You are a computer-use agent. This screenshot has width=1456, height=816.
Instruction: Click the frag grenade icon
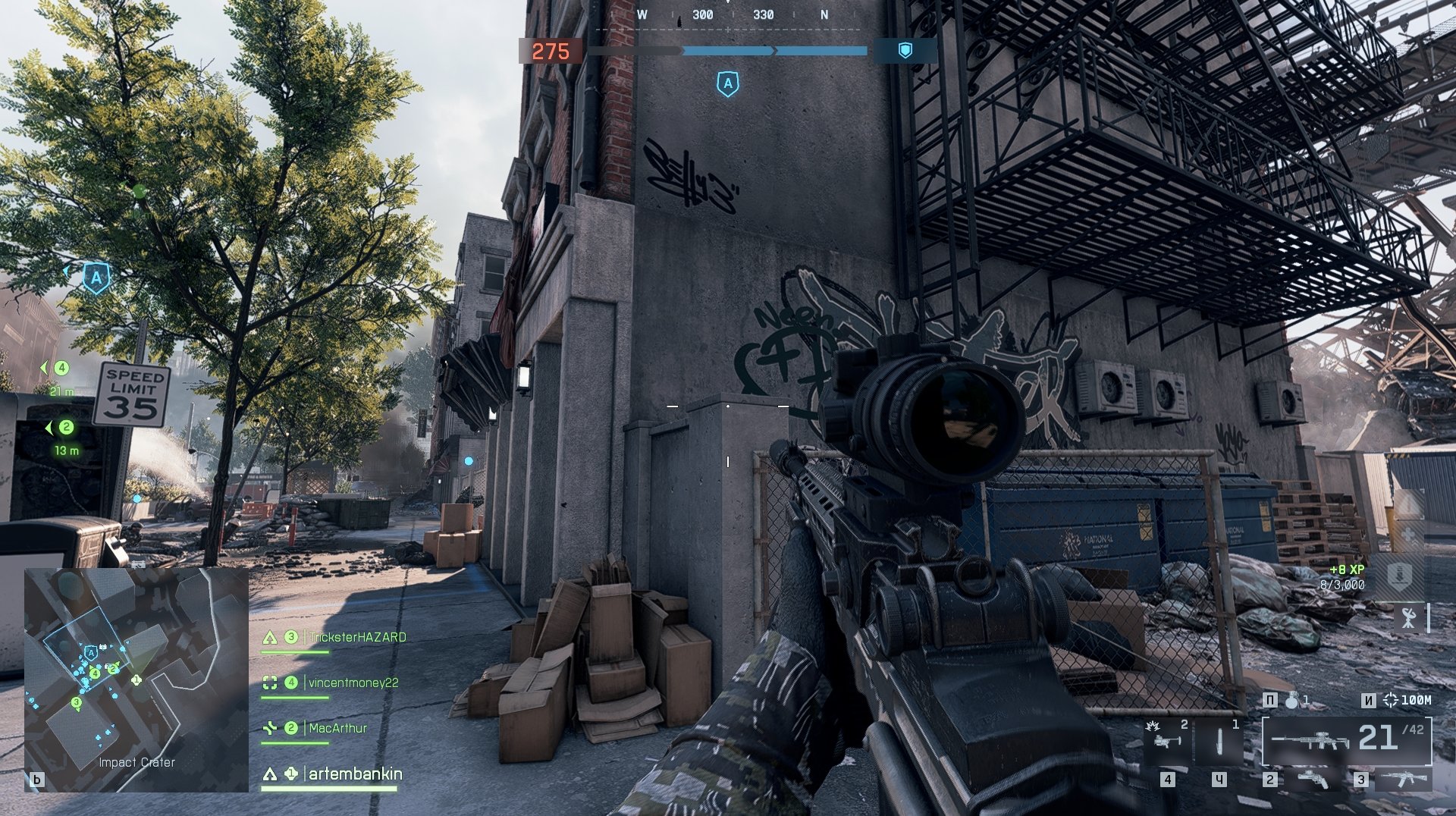point(1291,701)
